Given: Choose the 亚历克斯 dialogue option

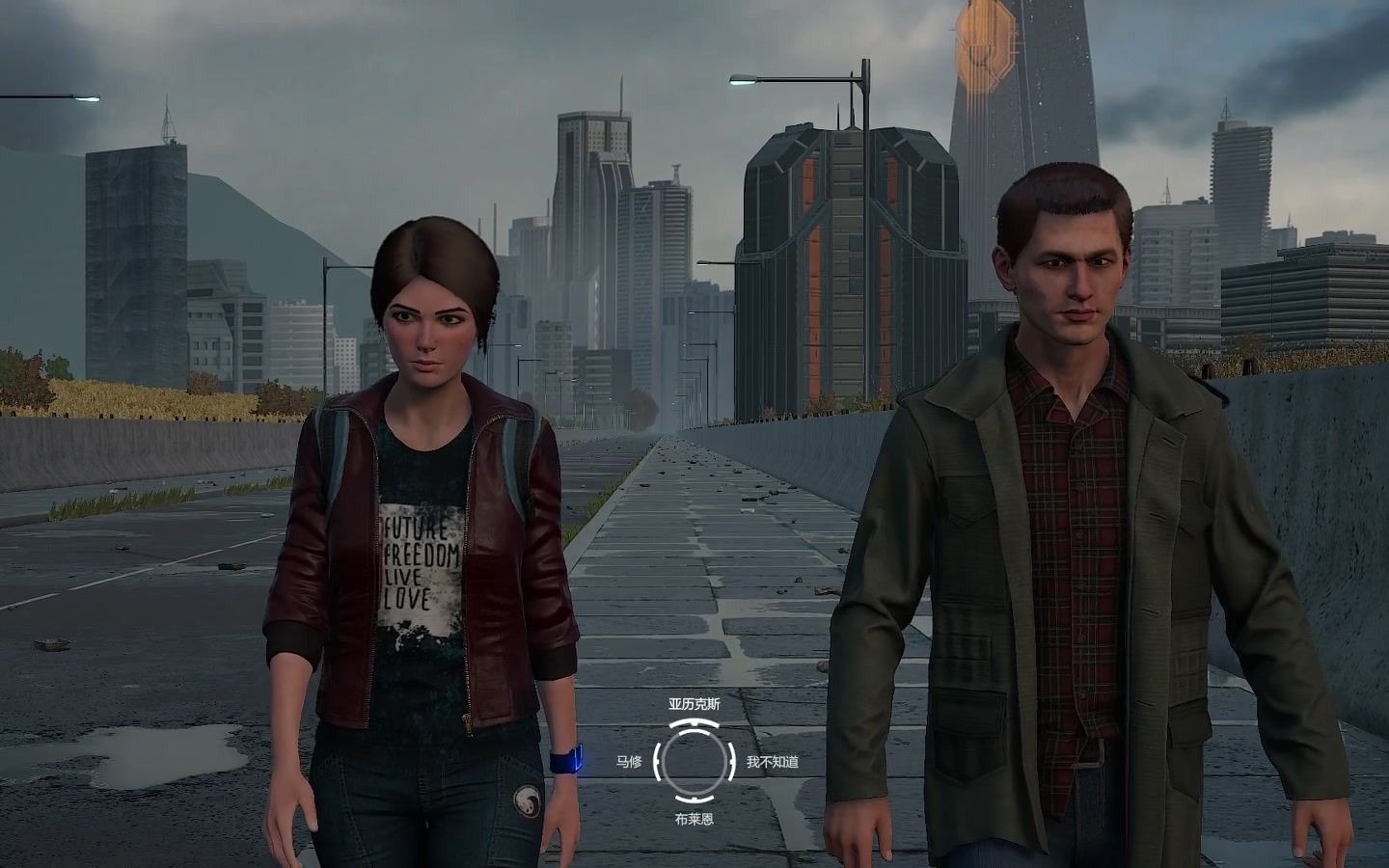Looking at the screenshot, I should (x=694, y=704).
